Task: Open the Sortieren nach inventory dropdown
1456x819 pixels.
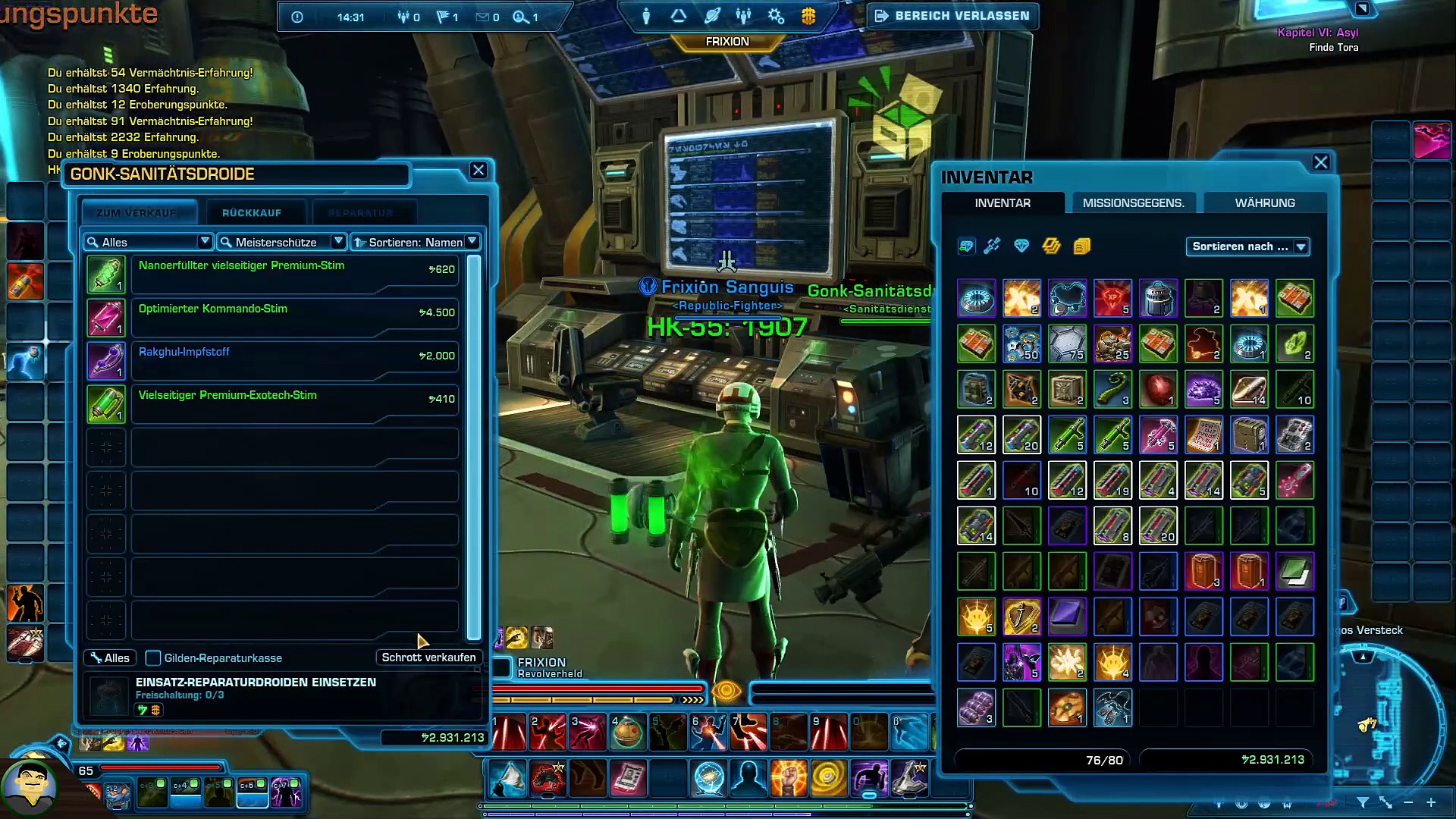Action: (x=1248, y=246)
